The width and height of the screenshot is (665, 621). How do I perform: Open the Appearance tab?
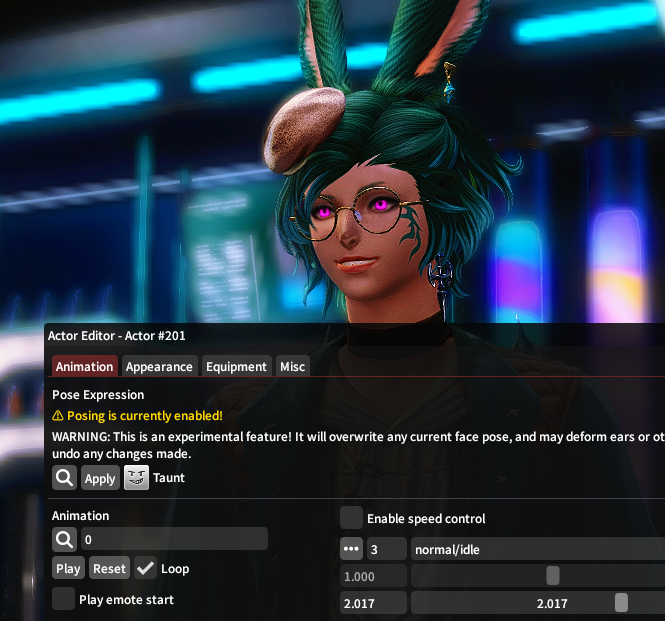tap(159, 367)
